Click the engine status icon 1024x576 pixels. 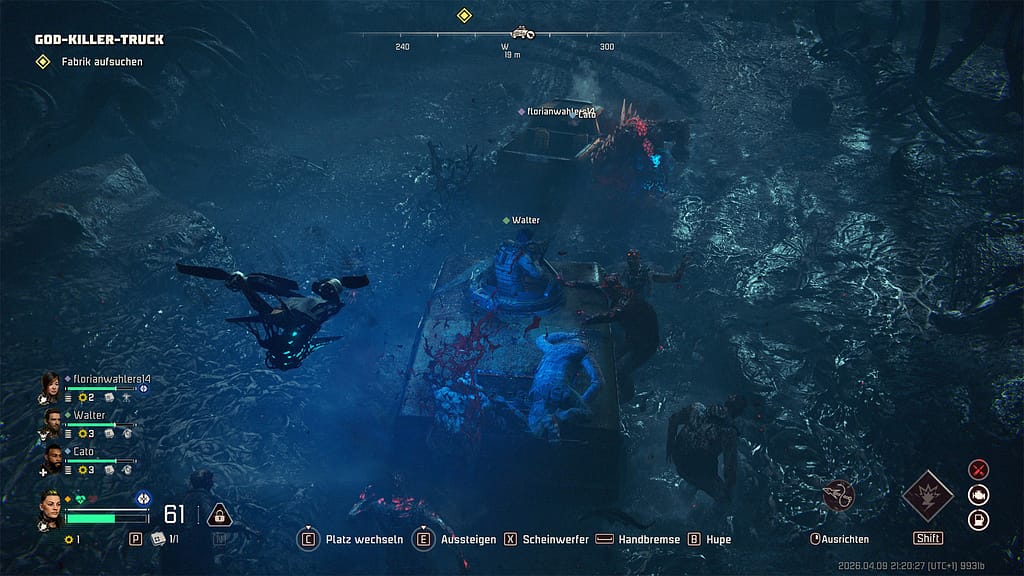979,494
